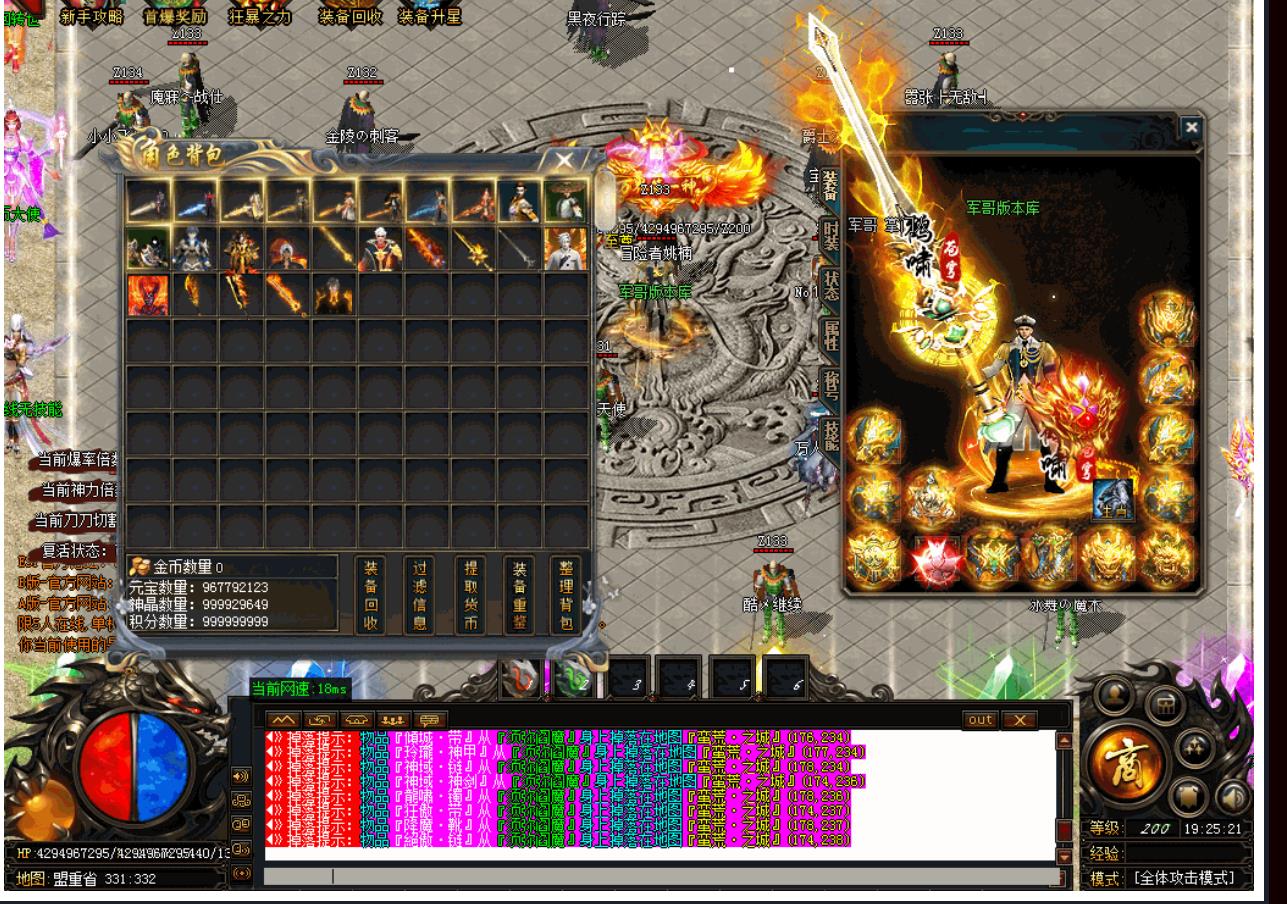Click the 装备回收 equipment recycle button
This screenshot has width=1287, height=904.
coord(370,595)
